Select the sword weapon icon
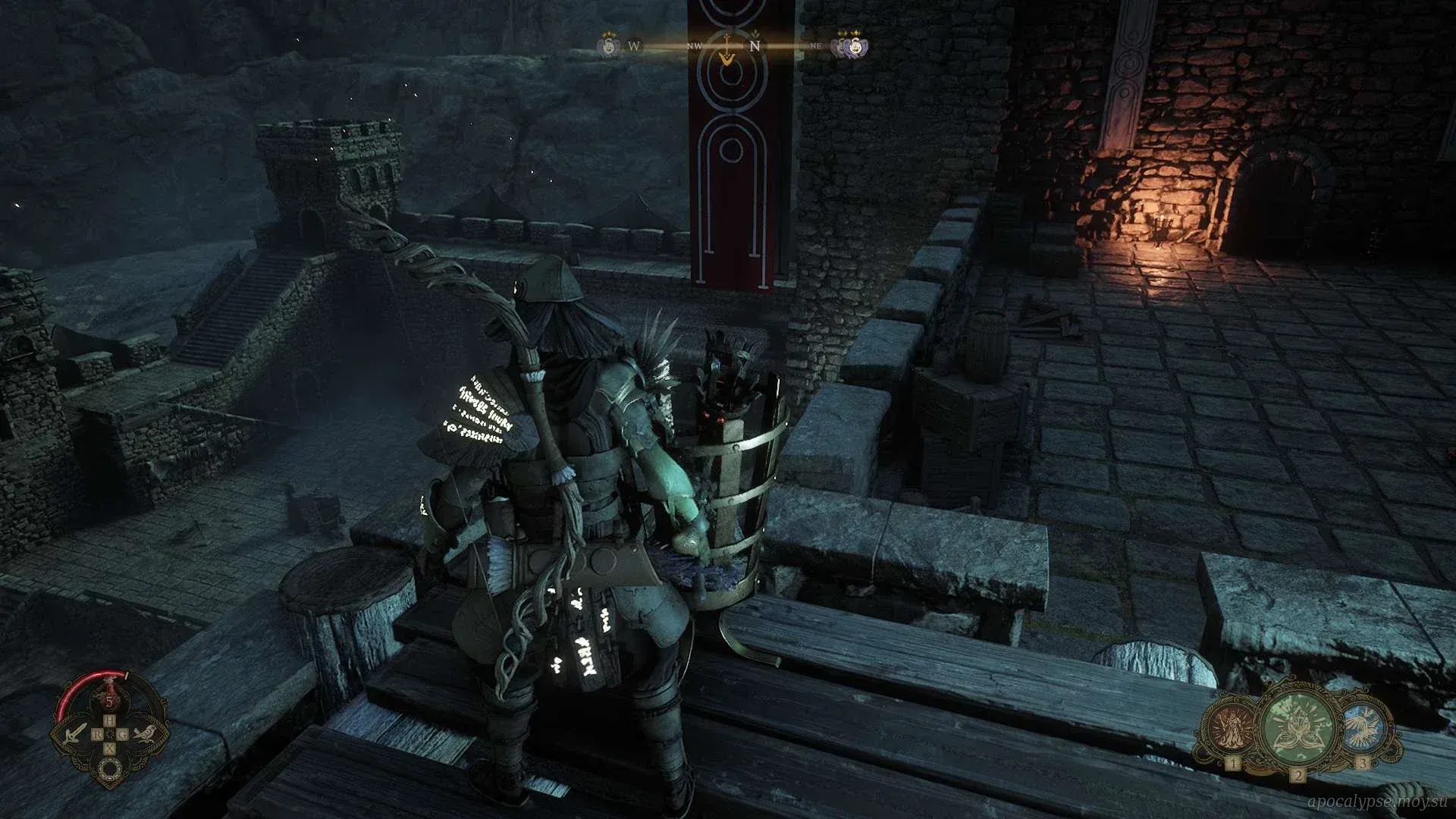The width and height of the screenshot is (1456, 819). (77, 733)
